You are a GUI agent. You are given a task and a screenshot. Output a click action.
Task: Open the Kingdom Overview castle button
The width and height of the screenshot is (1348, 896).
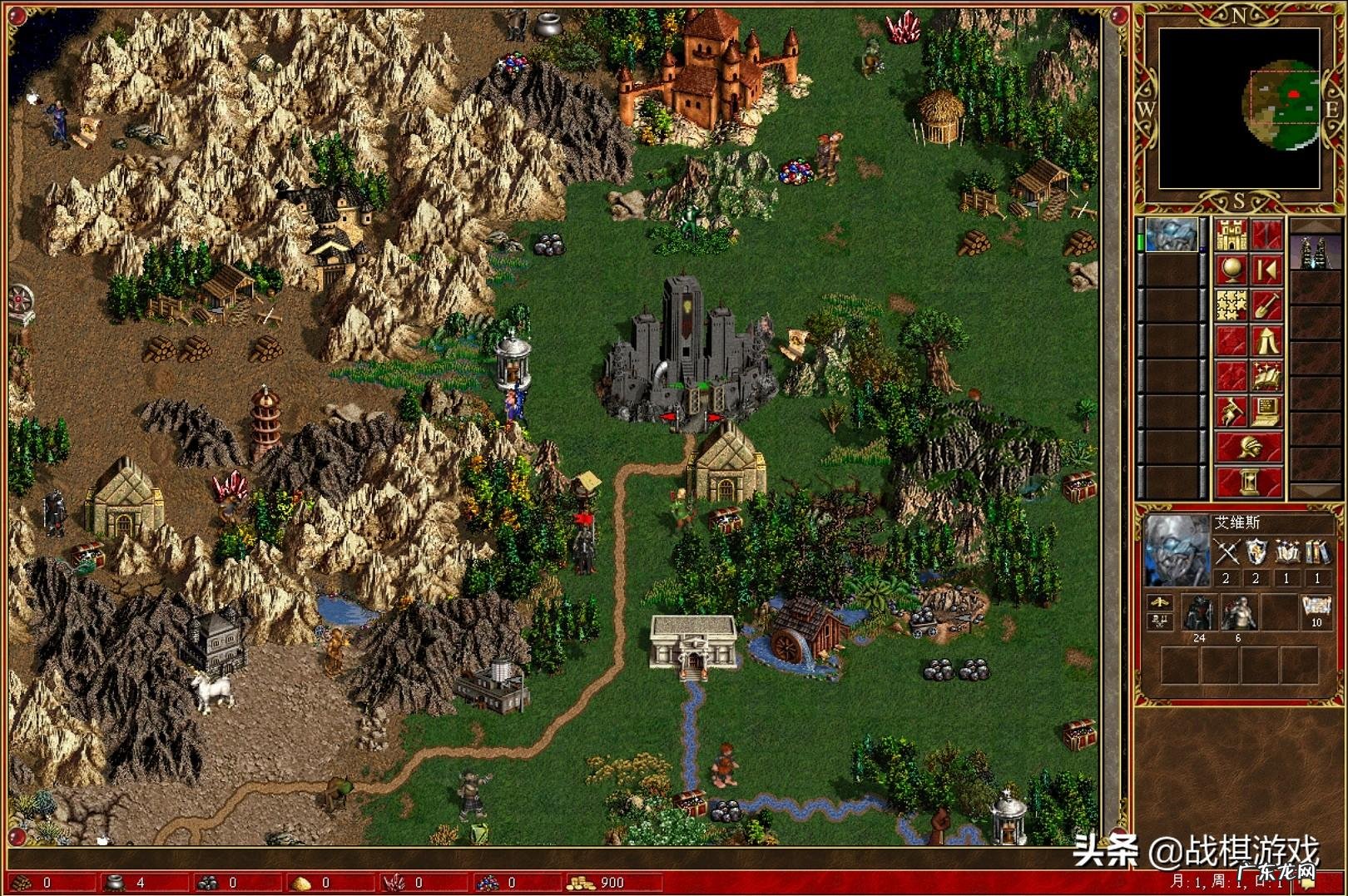pos(1231,235)
